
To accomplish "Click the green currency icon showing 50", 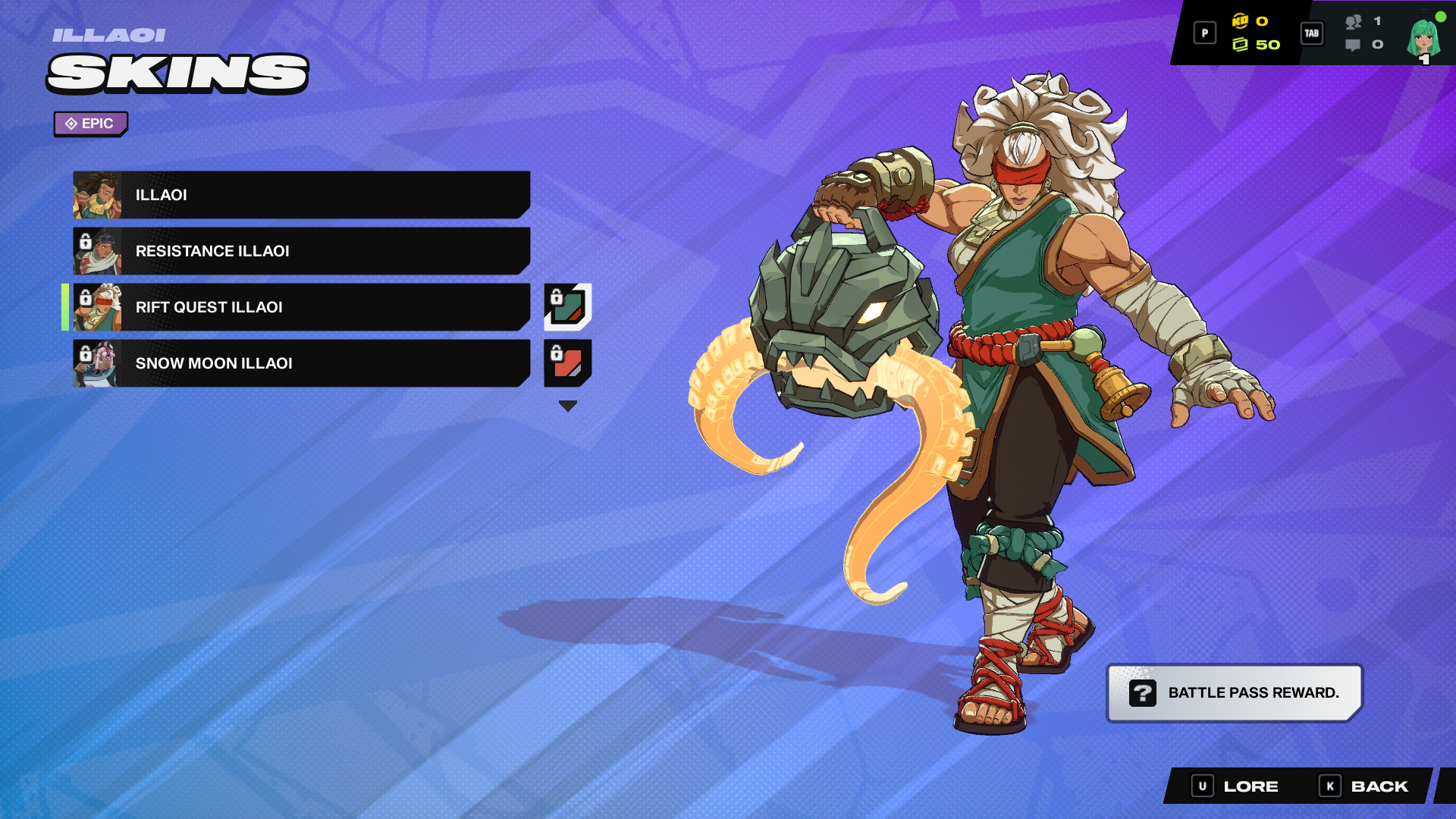I will pyautogui.click(x=1242, y=45).
